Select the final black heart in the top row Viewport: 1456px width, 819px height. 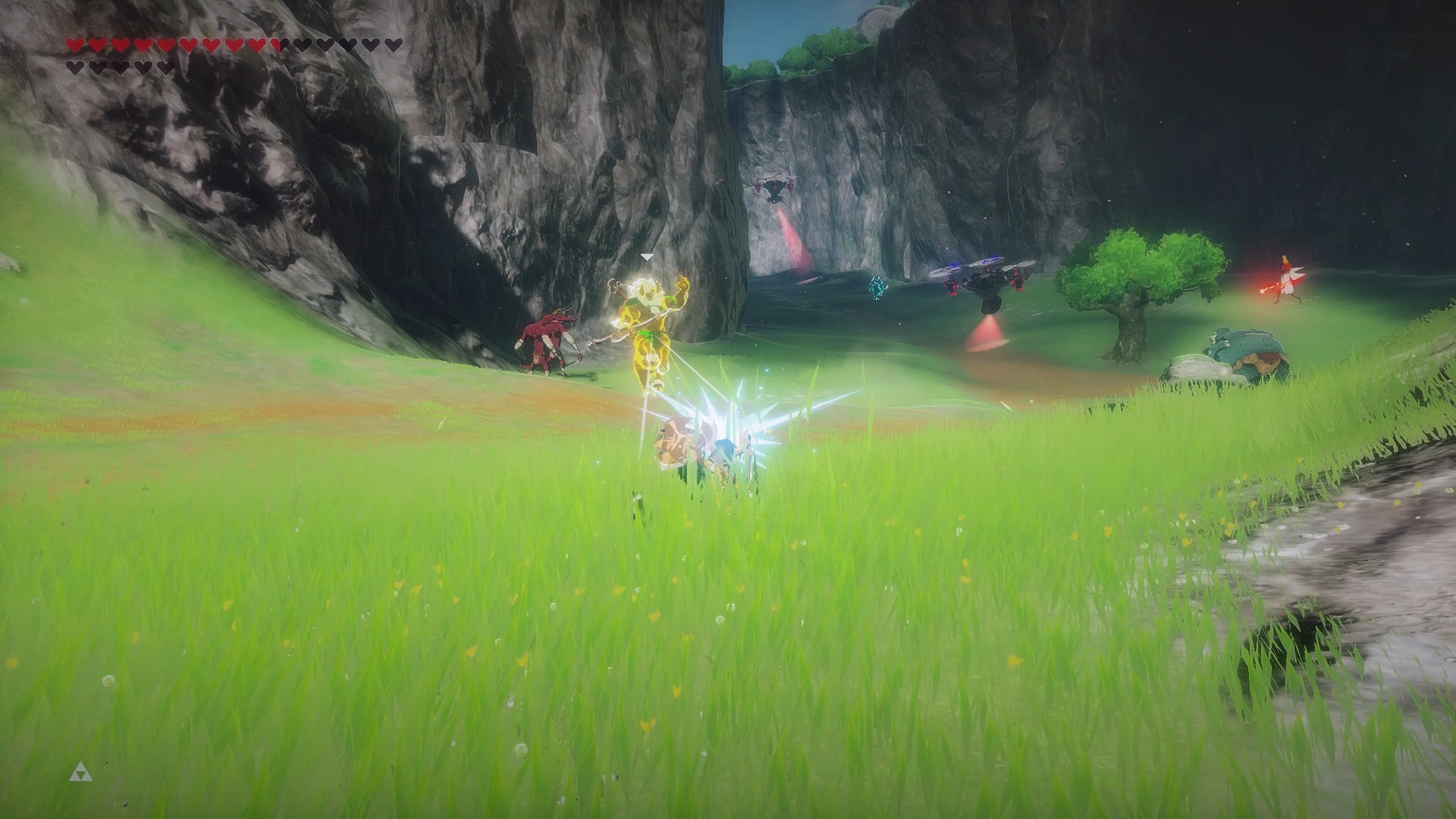click(x=395, y=44)
